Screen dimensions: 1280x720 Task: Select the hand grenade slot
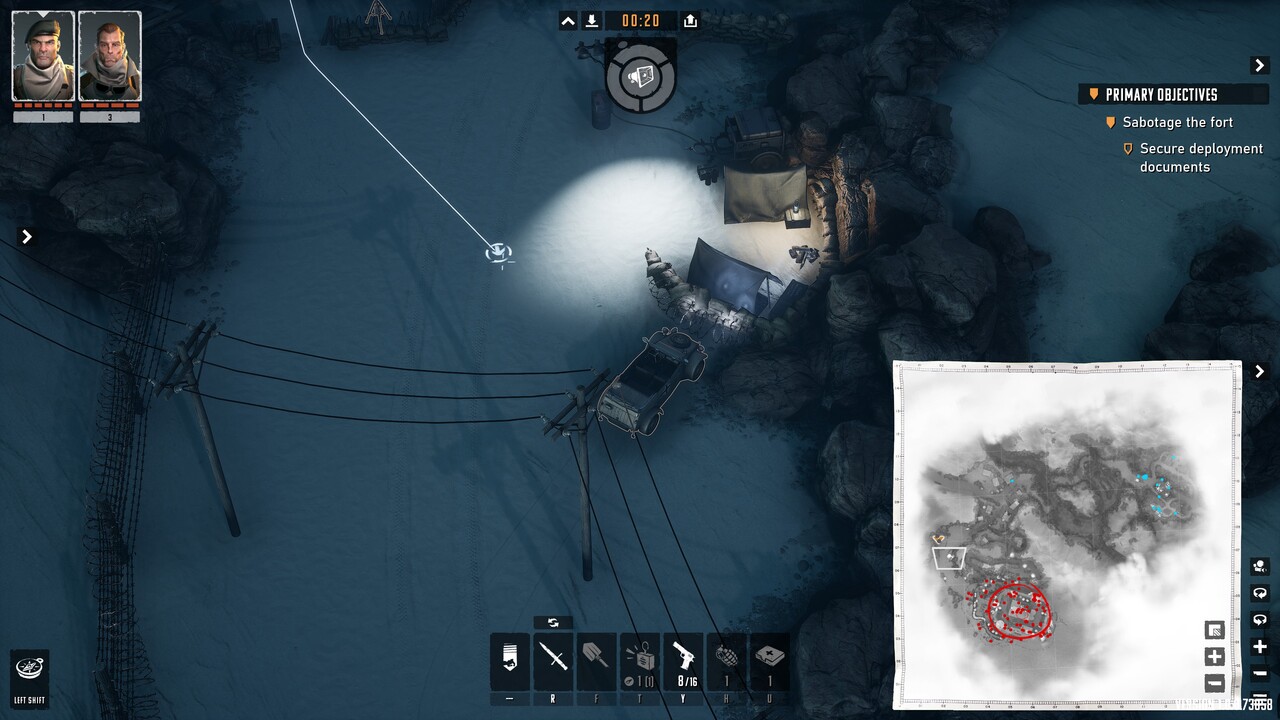727,658
